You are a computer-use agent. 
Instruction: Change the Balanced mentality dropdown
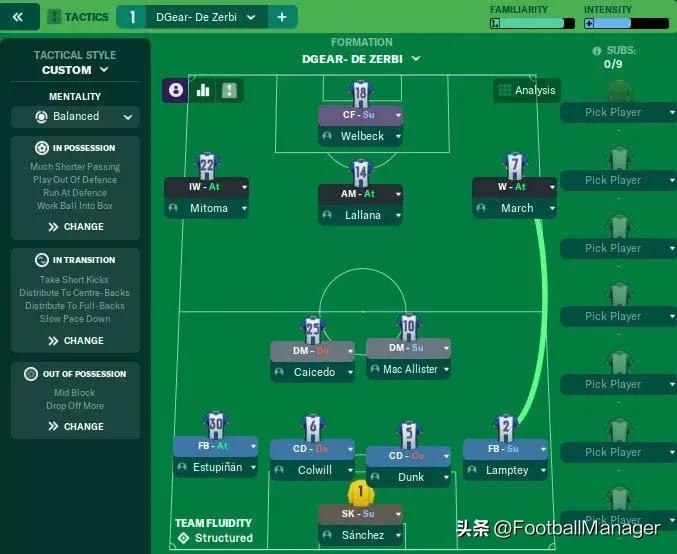[x=75, y=117]
